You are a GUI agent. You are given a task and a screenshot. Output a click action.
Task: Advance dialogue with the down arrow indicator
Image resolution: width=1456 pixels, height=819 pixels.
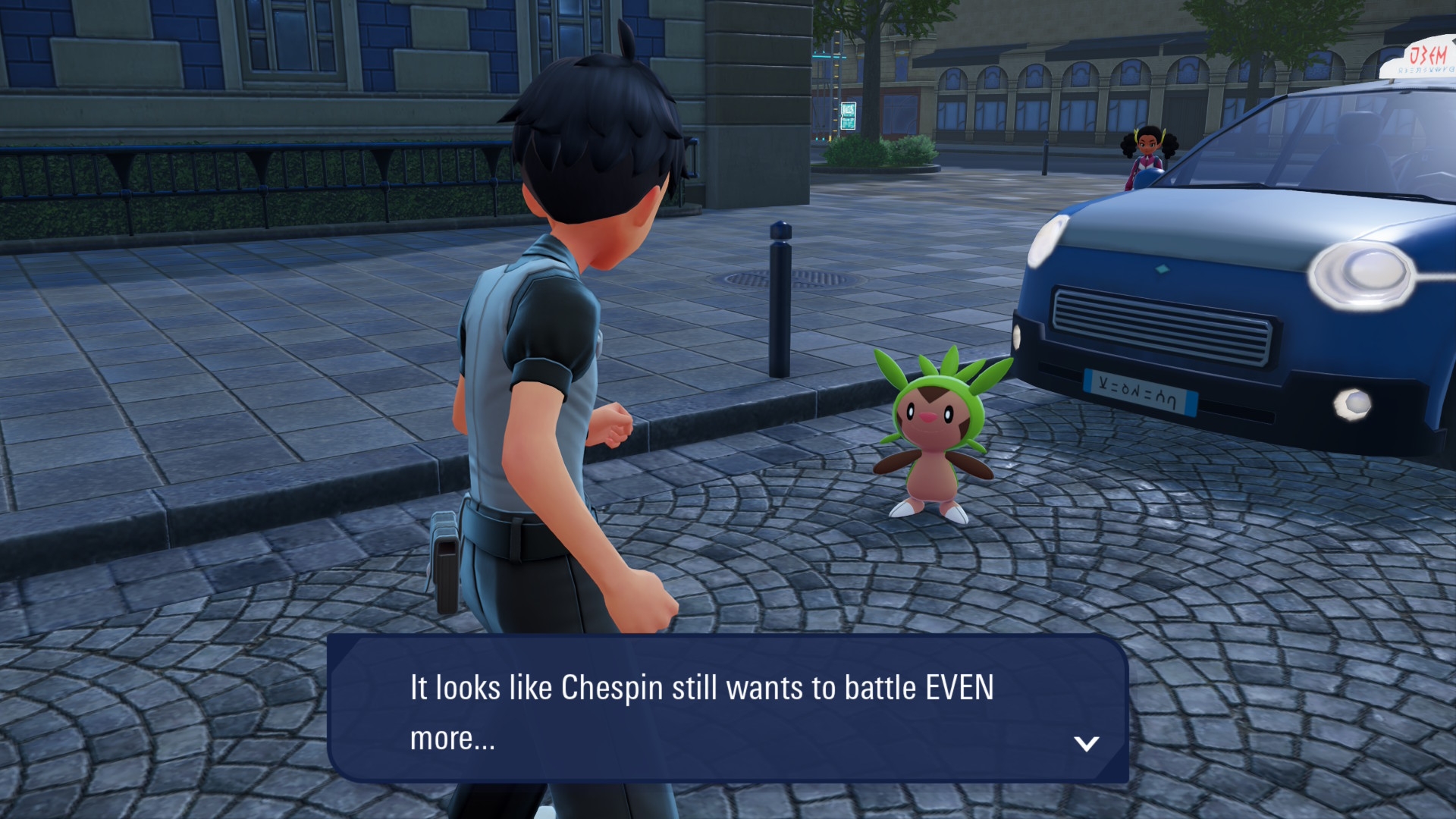pos(1086,743)
